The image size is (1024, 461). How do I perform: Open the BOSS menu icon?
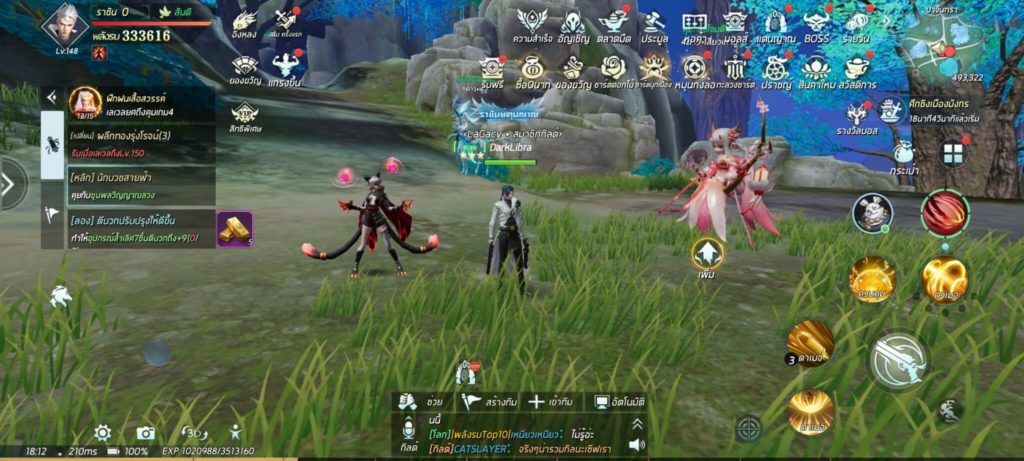click(x=816, y=24)
